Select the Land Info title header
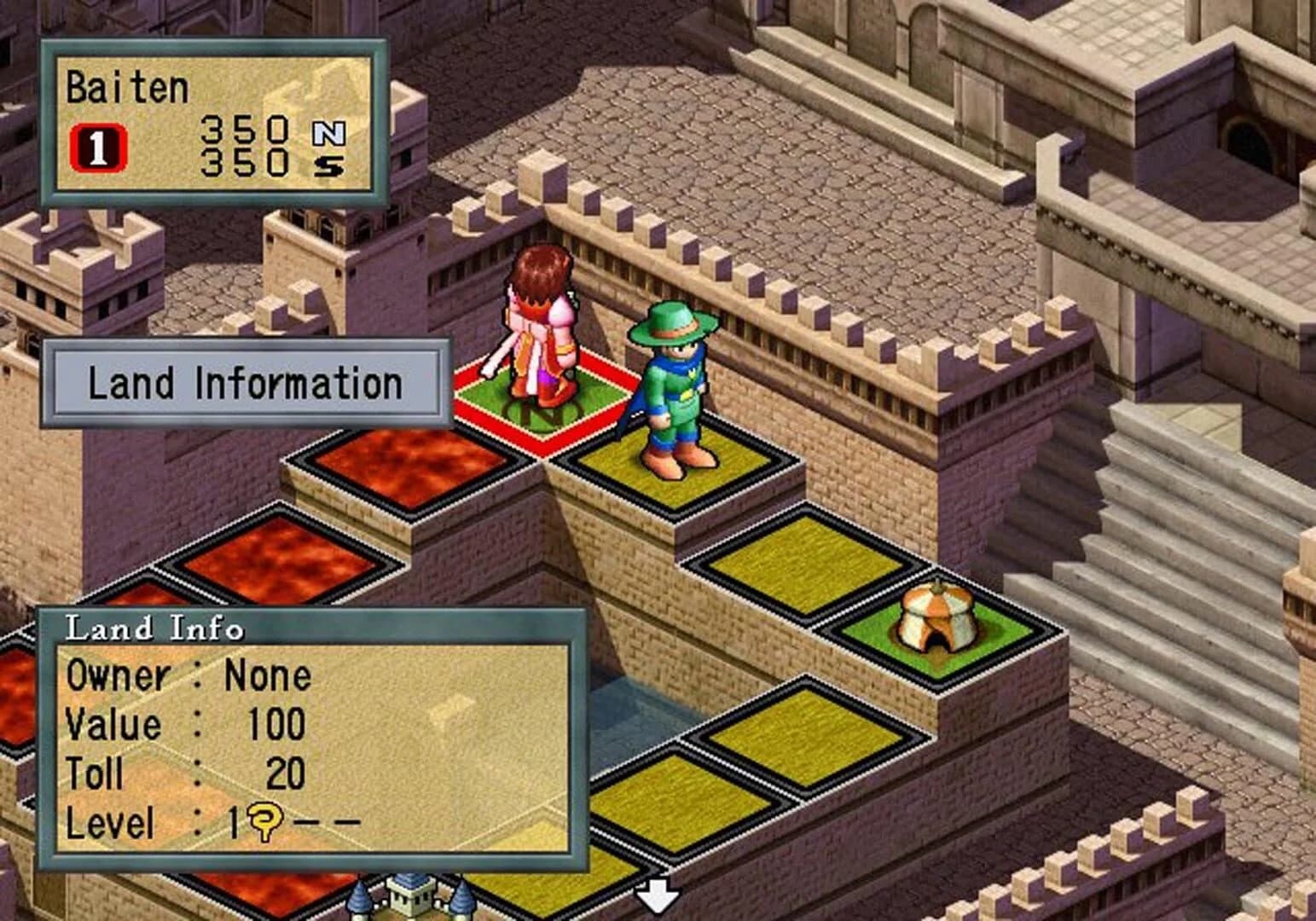This screenshot has width=1316, height=921. pos(154,629)
